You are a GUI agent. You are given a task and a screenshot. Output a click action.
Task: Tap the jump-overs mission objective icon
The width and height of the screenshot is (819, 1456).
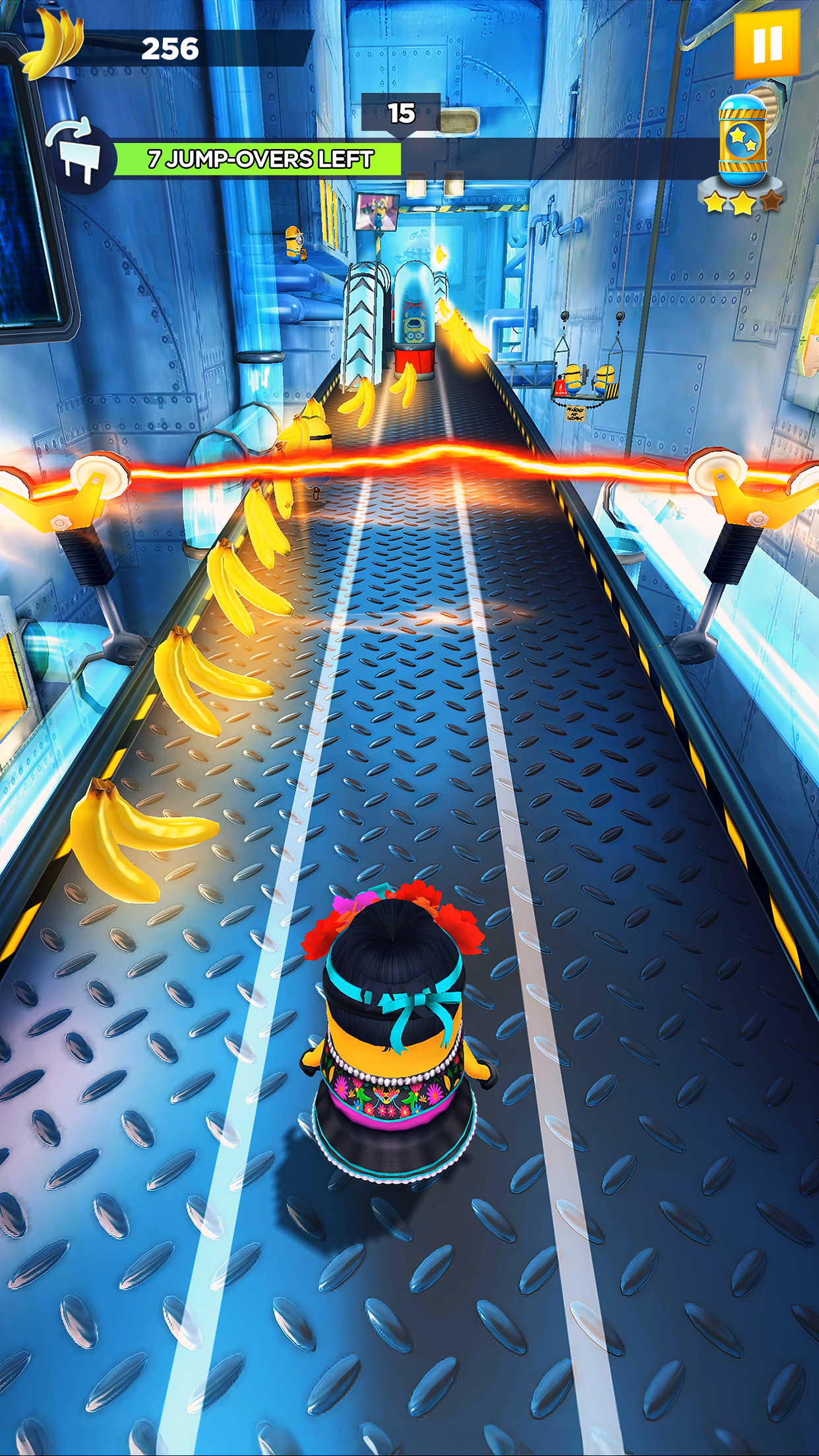(80, 156)
